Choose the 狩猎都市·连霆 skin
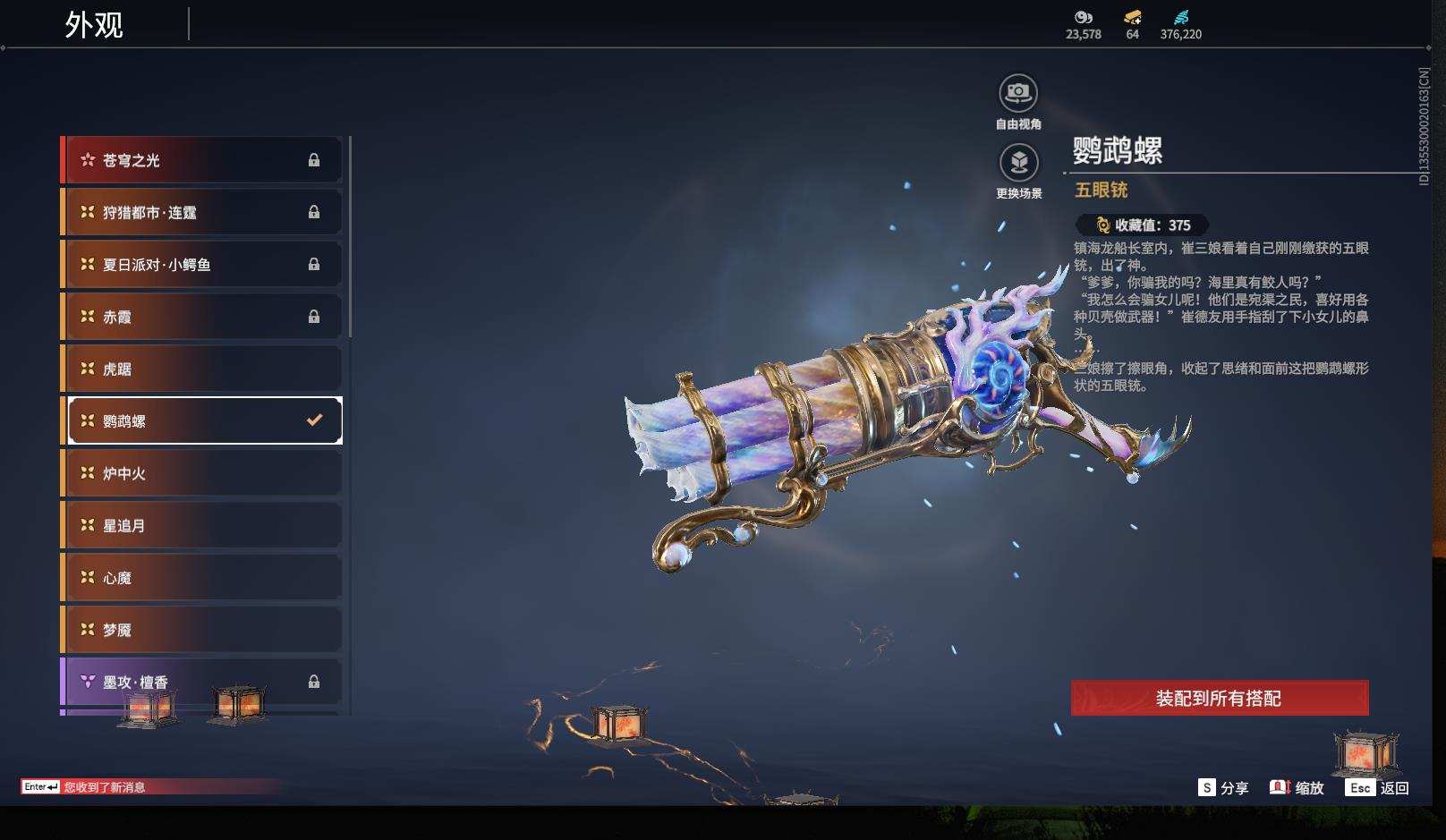The image size is (1446, 840). pyautogui.click(x=201, y=212)
